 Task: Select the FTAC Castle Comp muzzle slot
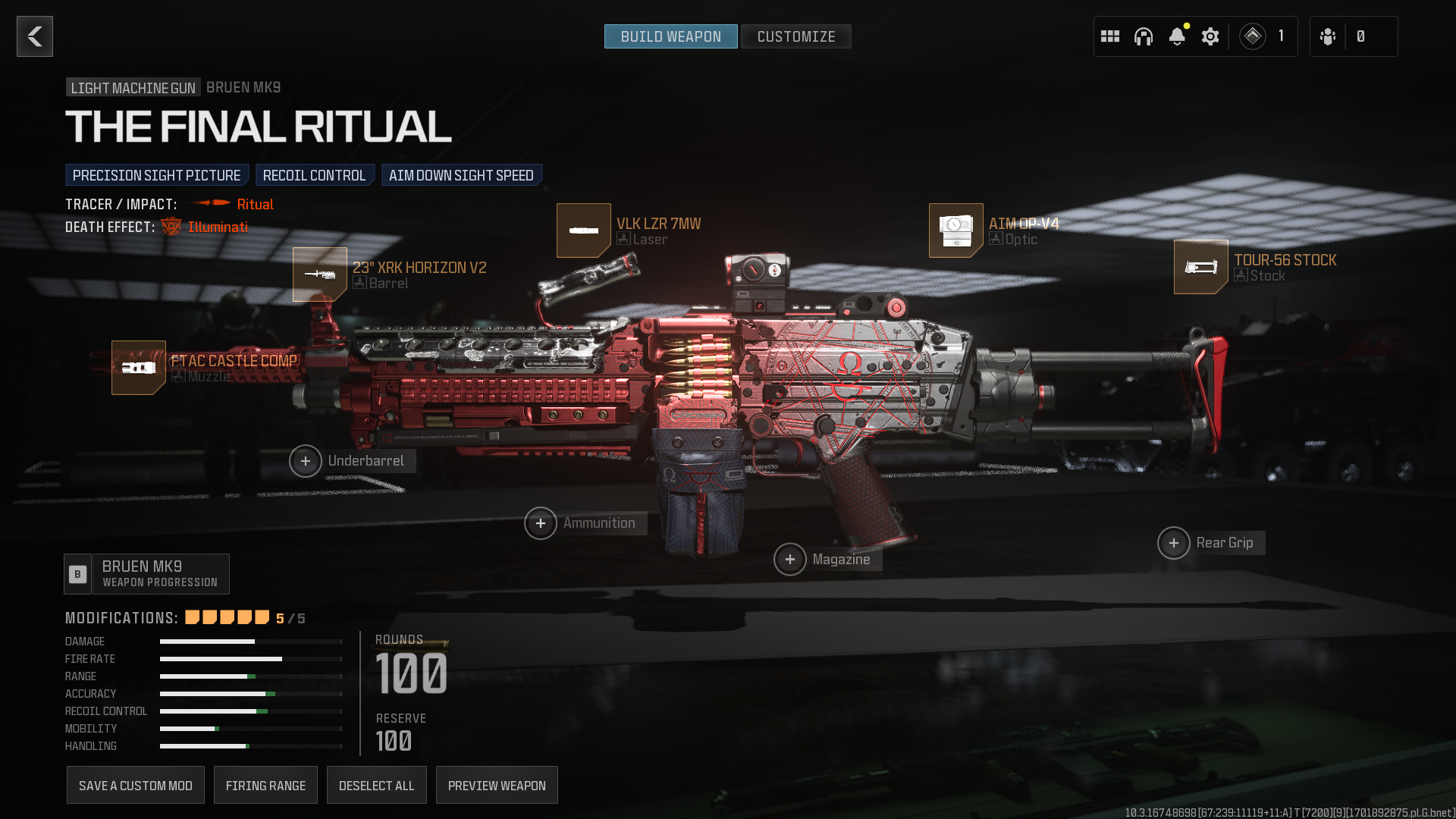[x=139, y=368]
